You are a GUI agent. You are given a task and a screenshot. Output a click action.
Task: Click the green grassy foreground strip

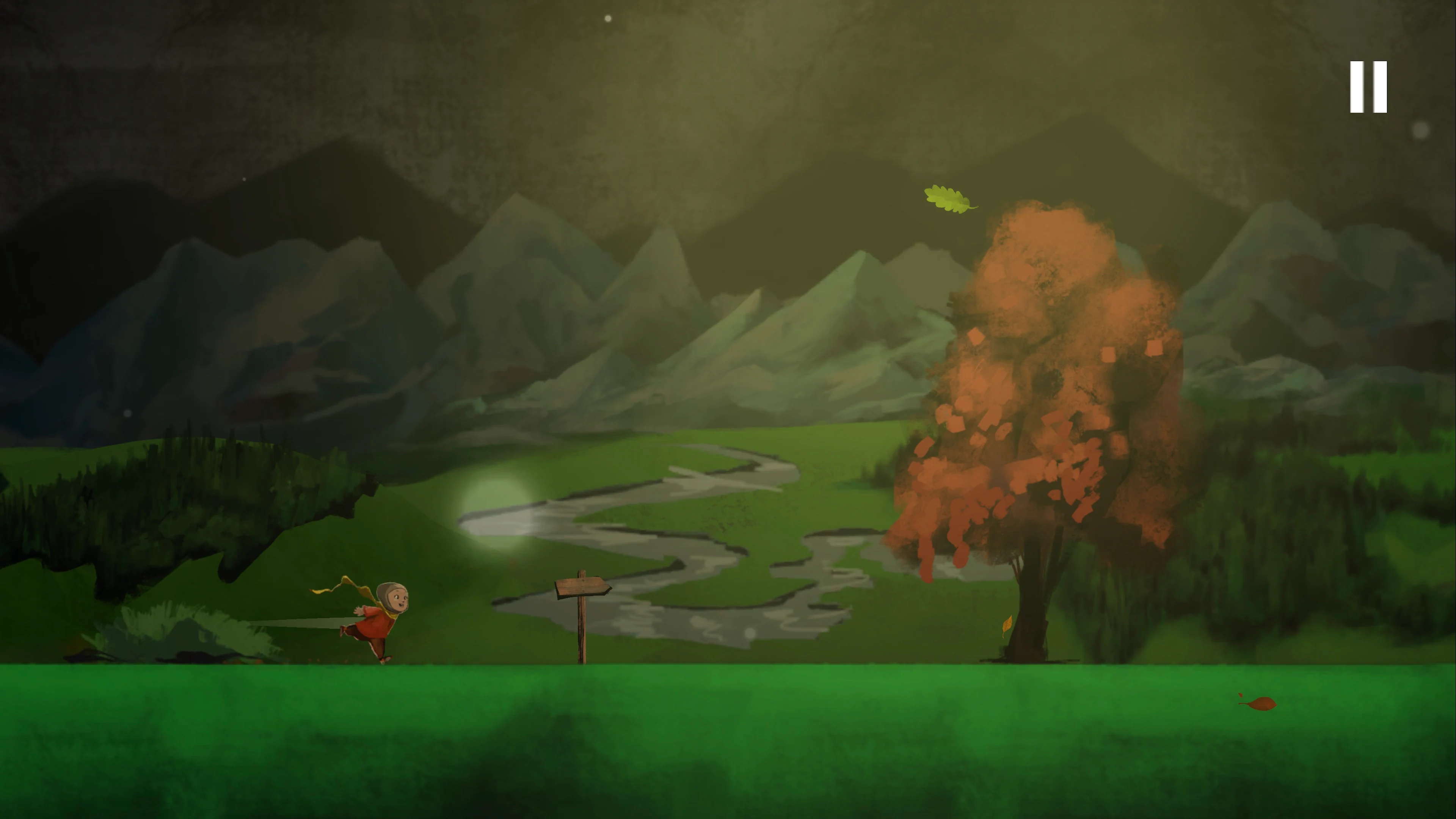click(728, 735)
